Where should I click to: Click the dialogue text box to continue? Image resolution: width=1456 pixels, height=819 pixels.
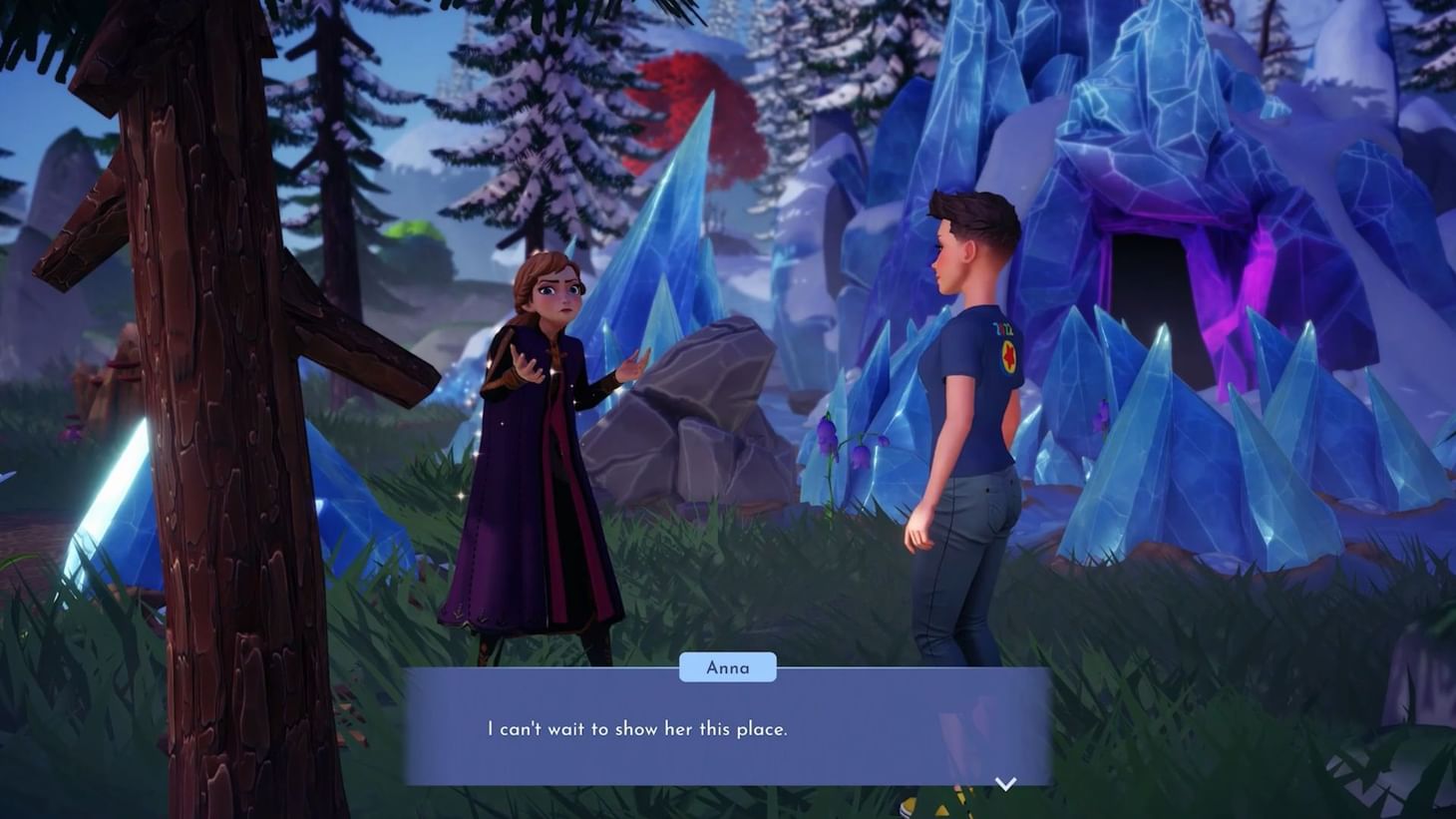coord(727,730)
